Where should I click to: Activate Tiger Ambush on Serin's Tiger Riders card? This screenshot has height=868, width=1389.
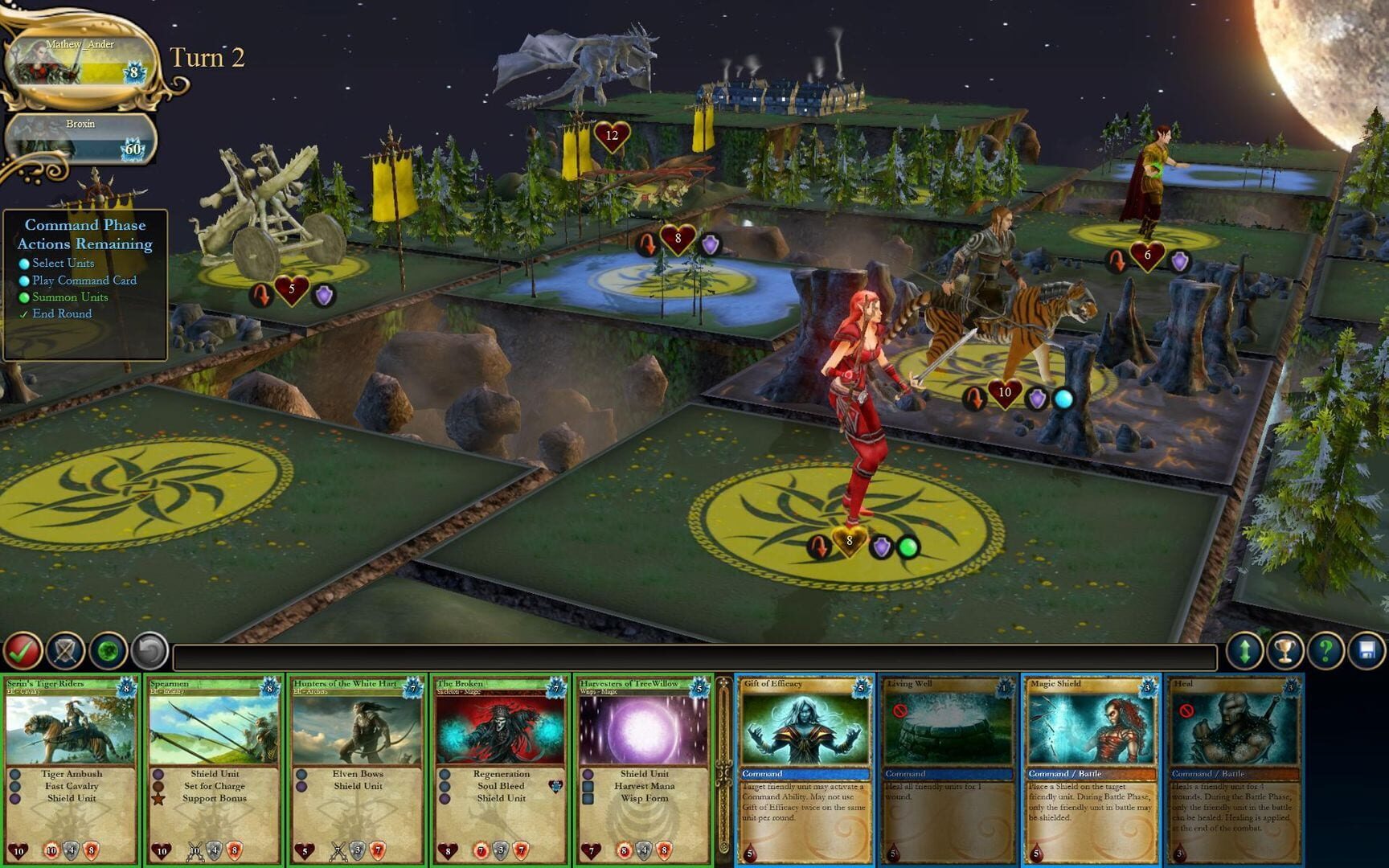coord(71,773)
